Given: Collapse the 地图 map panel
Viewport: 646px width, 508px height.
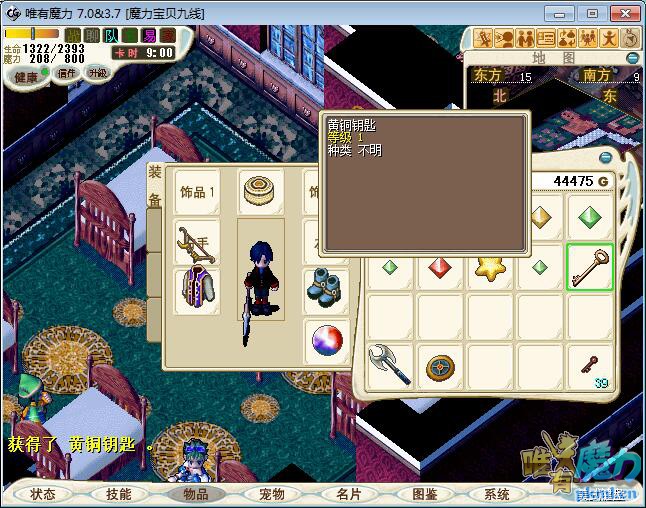Looking at the screenshot, I should (632, 58).
